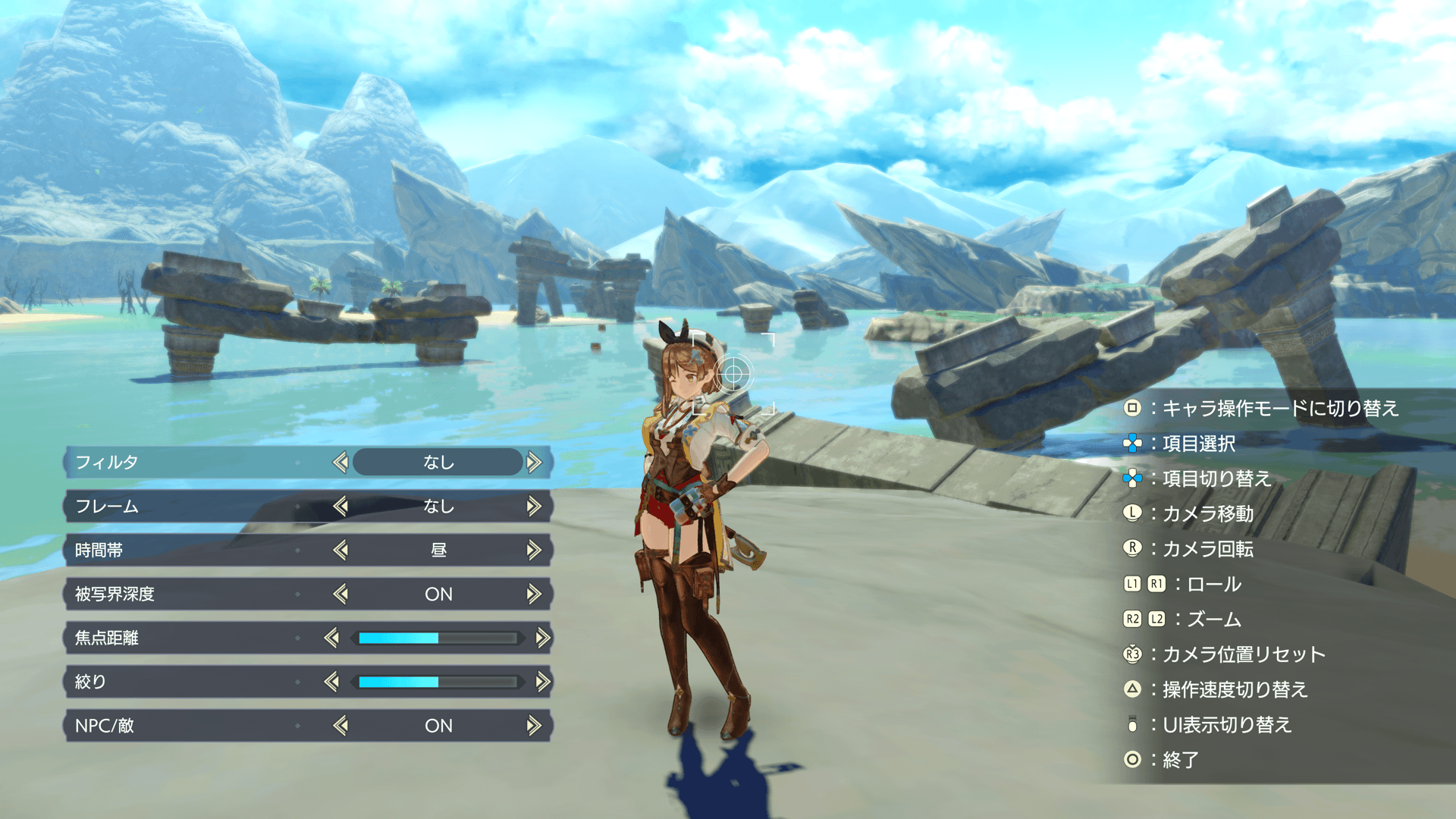Select the NPC/敵 row
Screen dimensions: 1456x819
[190, 726]
